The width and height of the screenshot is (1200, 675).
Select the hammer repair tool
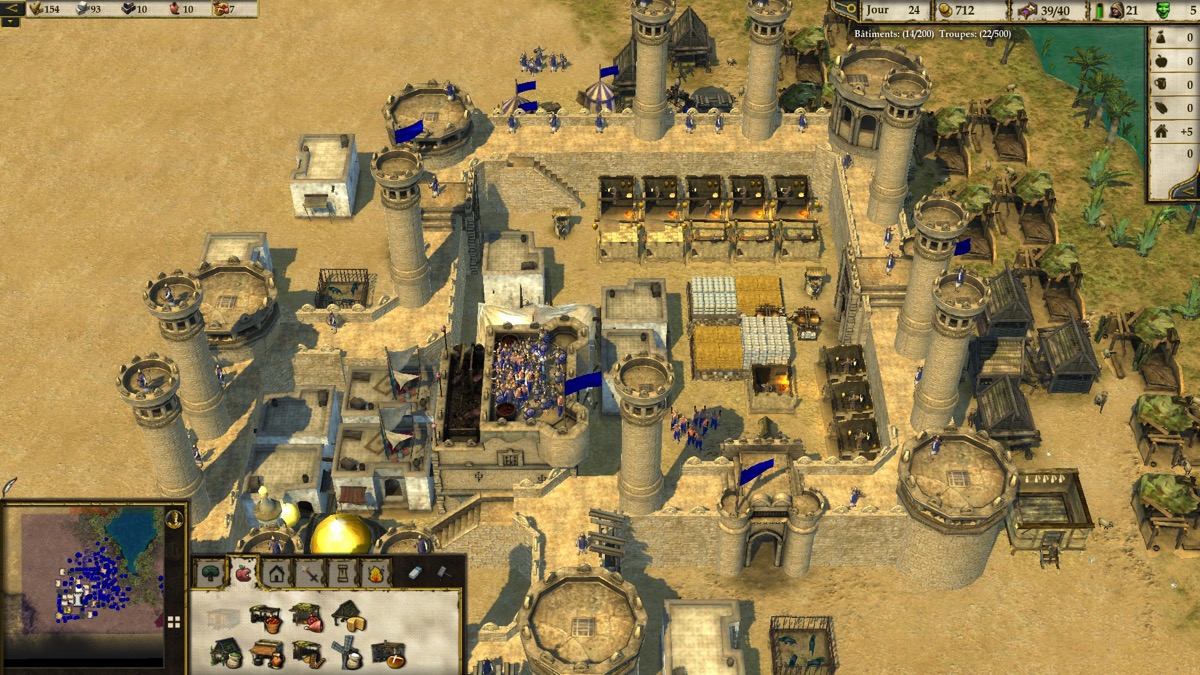point(442,573)
